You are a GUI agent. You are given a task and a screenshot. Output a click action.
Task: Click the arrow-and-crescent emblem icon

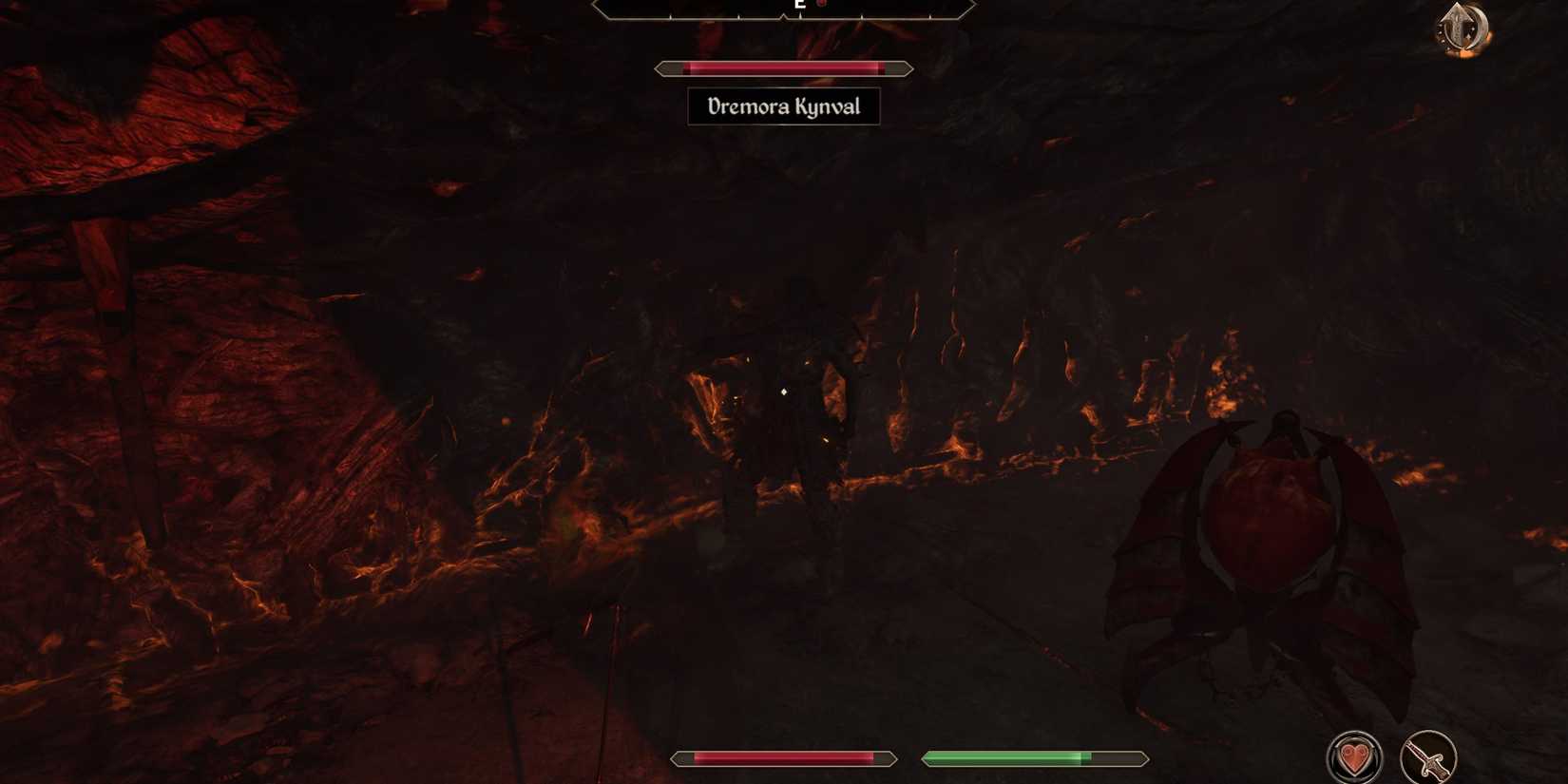[1463, 28]
